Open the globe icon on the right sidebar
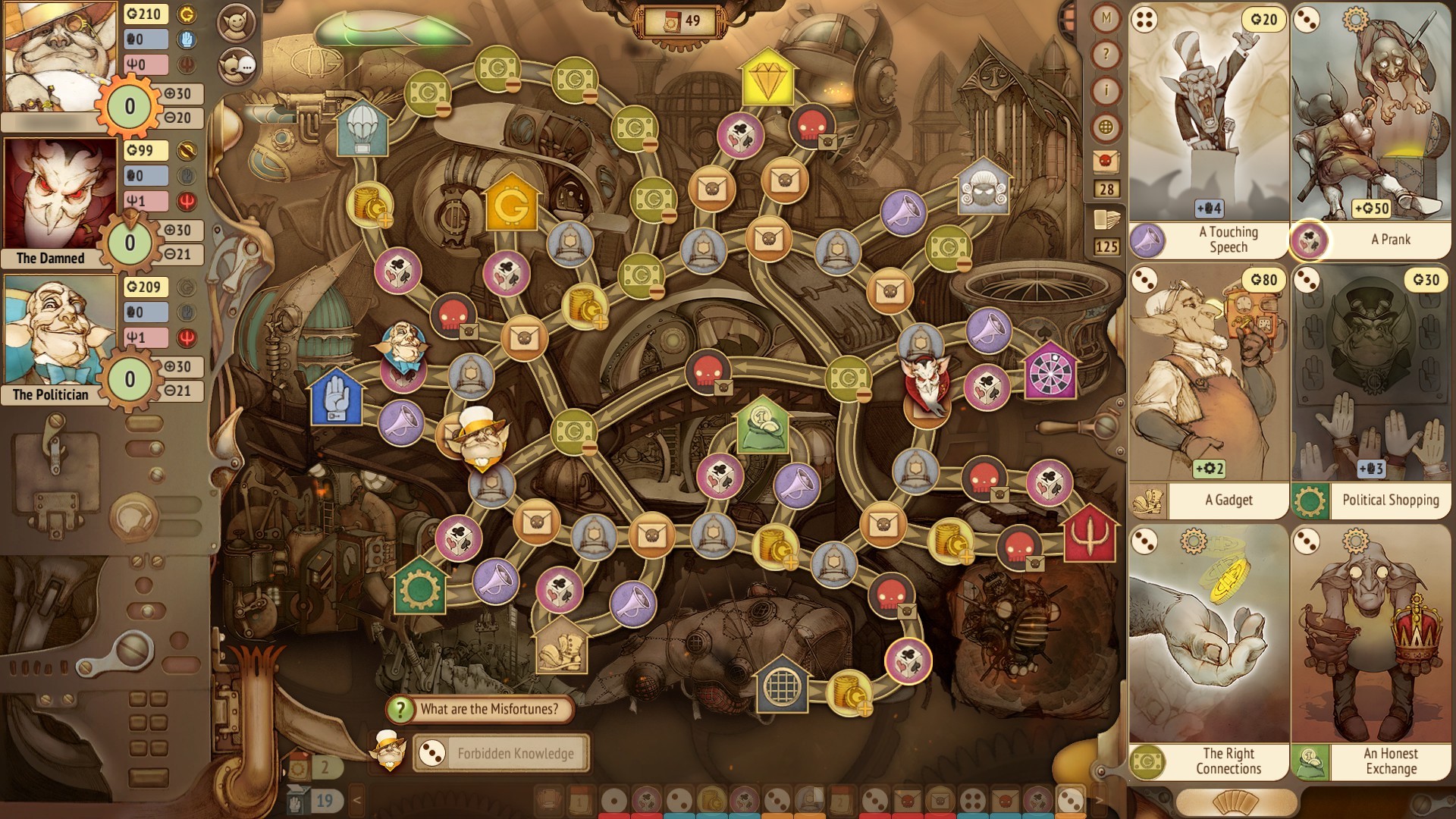This screenshot has width=1456, height=819. pos(1106,121)
